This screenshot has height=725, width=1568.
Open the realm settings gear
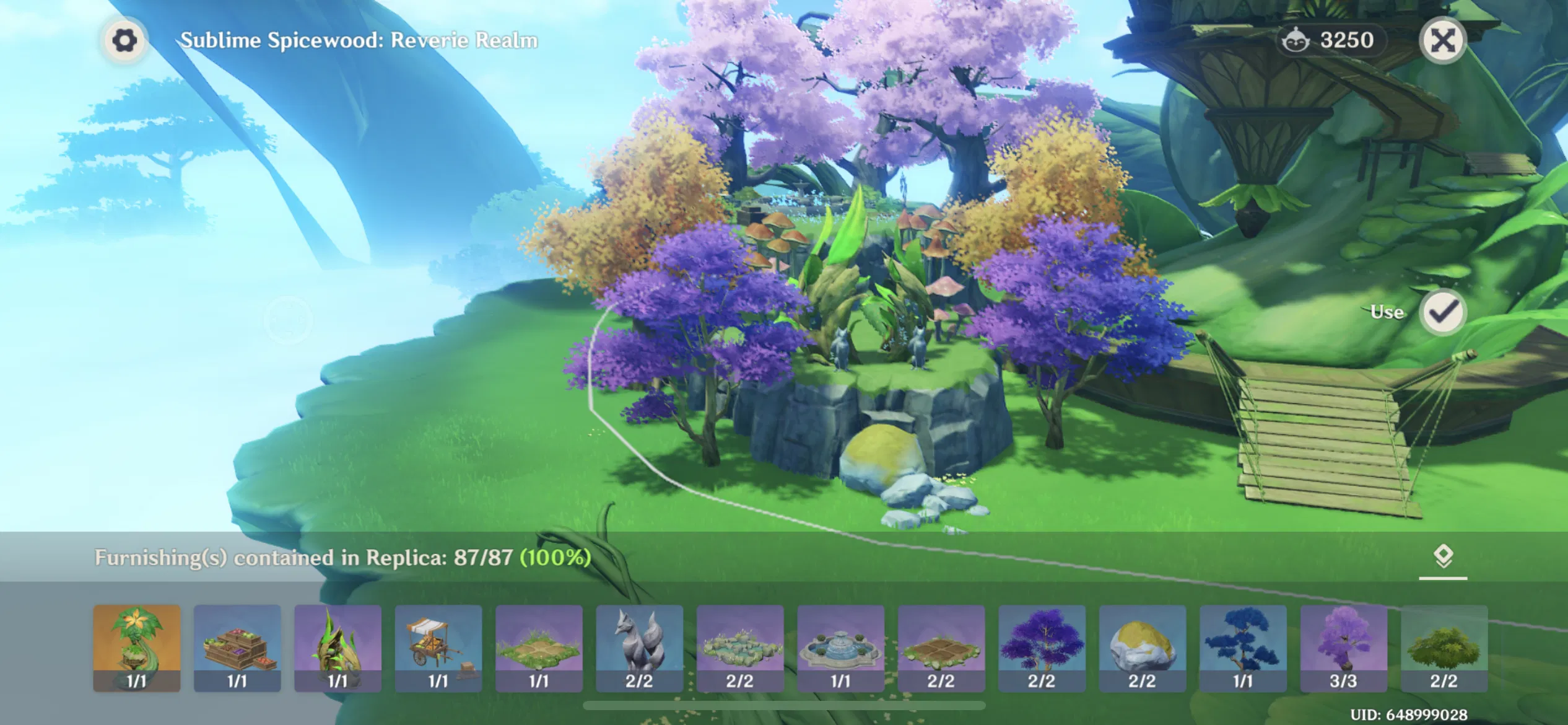click(126, 40)
